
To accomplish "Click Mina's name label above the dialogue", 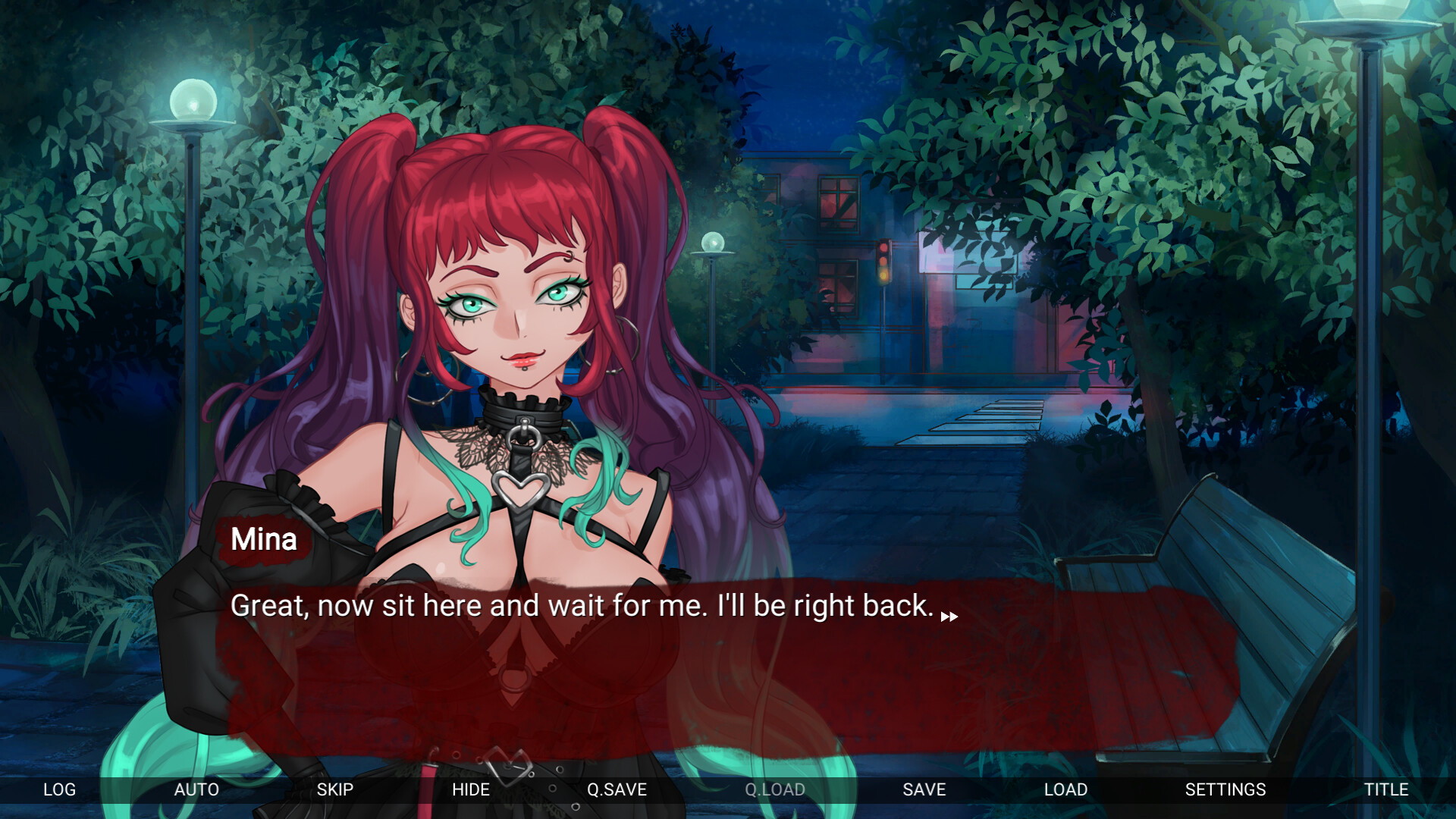I will pyautogui.click(x=263, y=539).
